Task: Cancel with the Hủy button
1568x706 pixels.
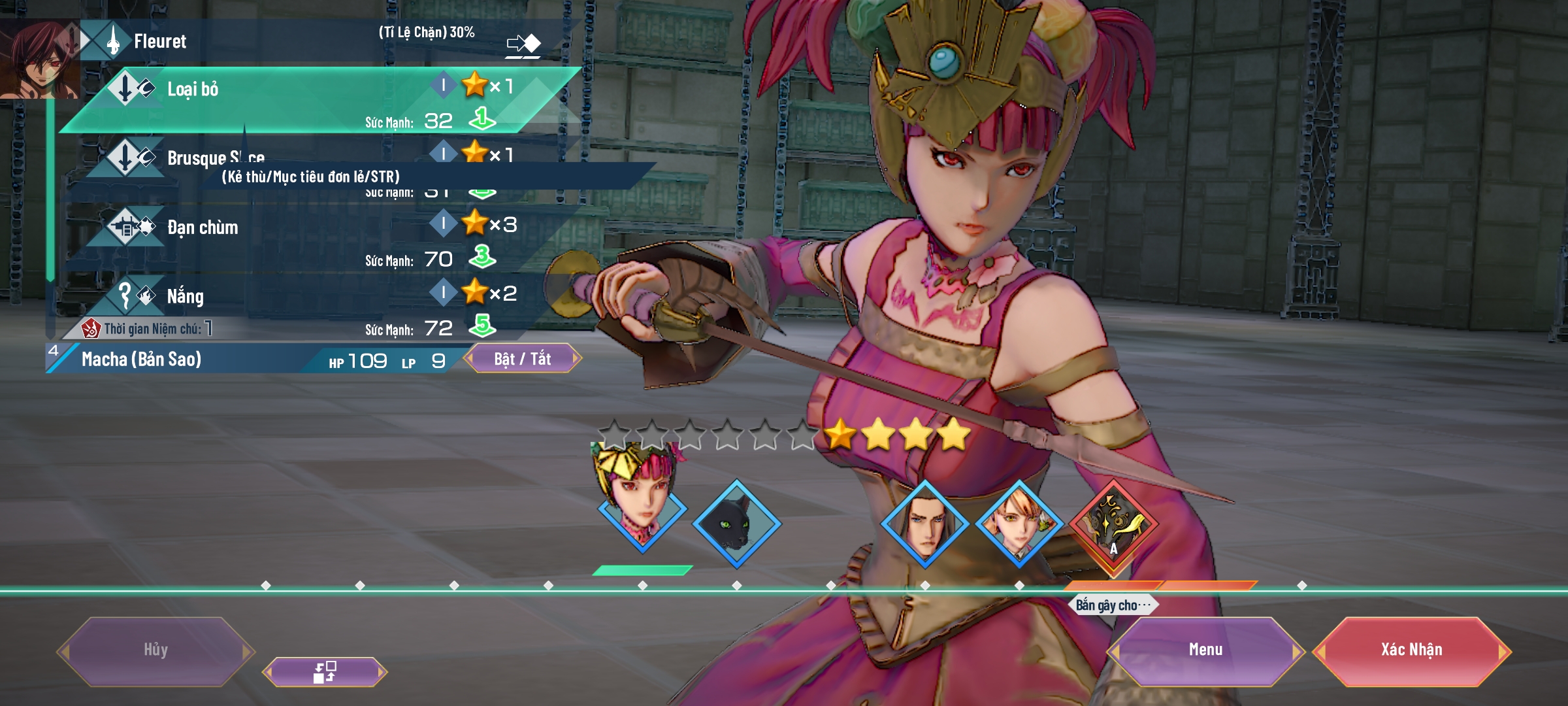Action: (155, 650)
